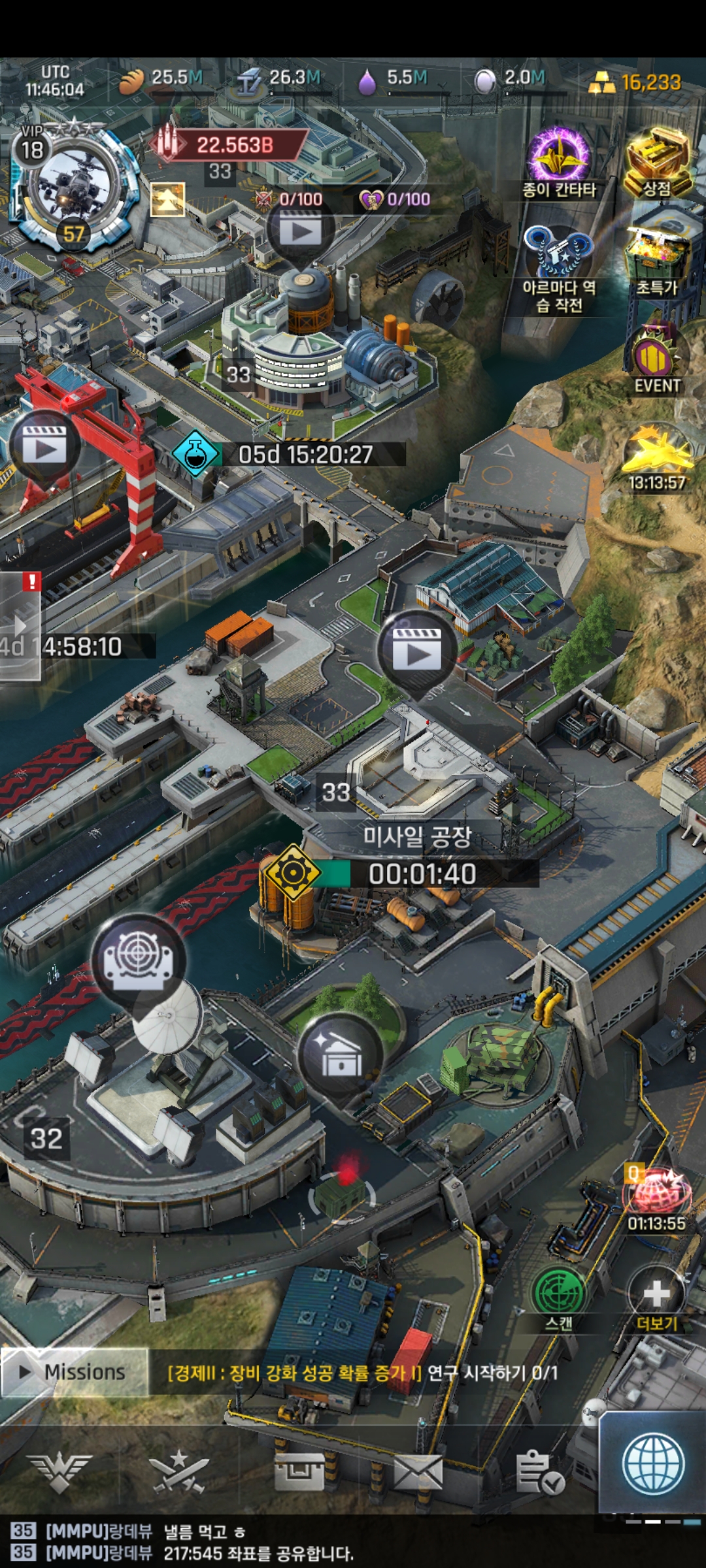Screen dimensions: 706x1568
Task: Open the checklist tasks icon
Action: point(539,1473)
